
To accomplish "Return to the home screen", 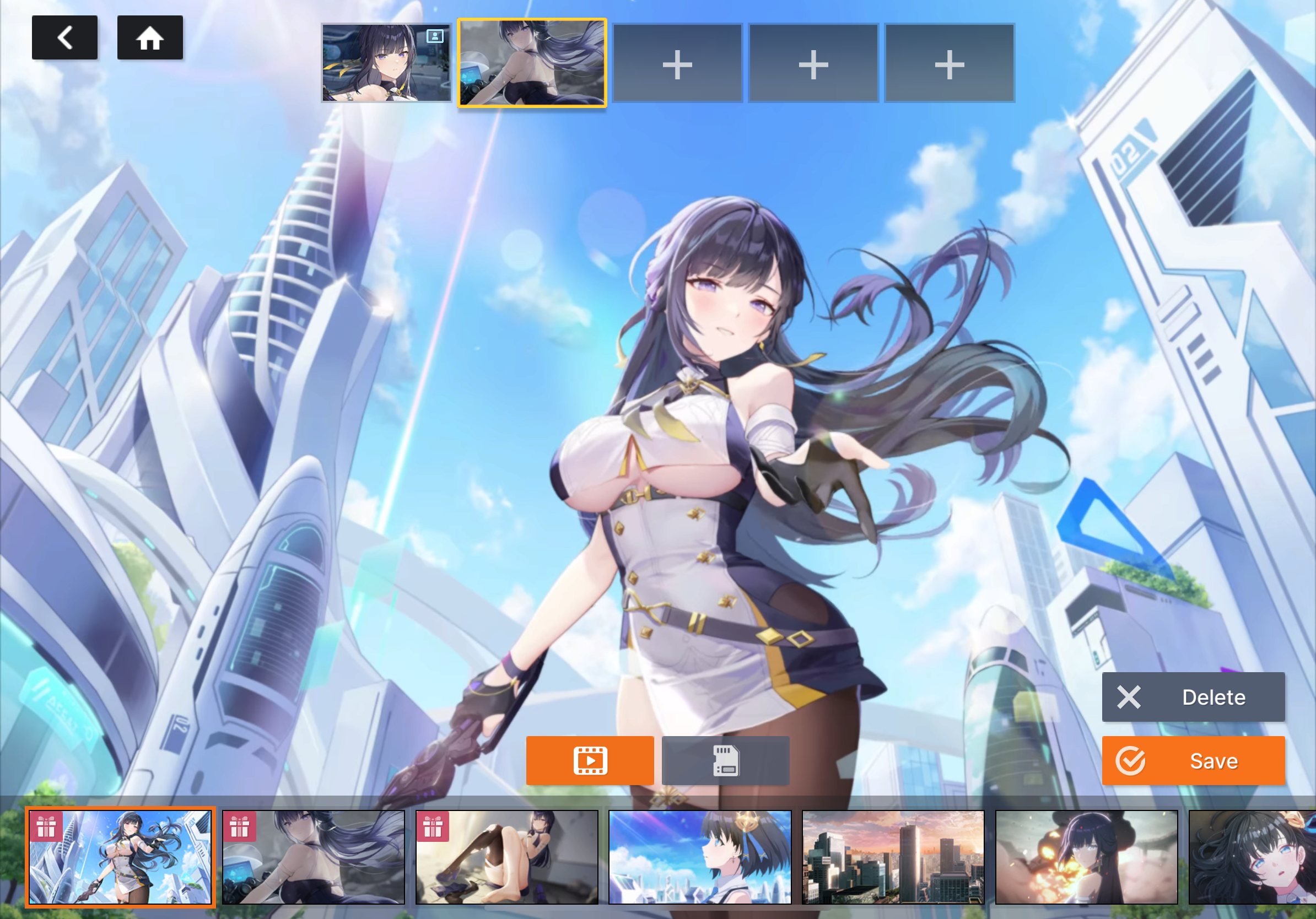I will pyautogui.click(x=150, y=38).
